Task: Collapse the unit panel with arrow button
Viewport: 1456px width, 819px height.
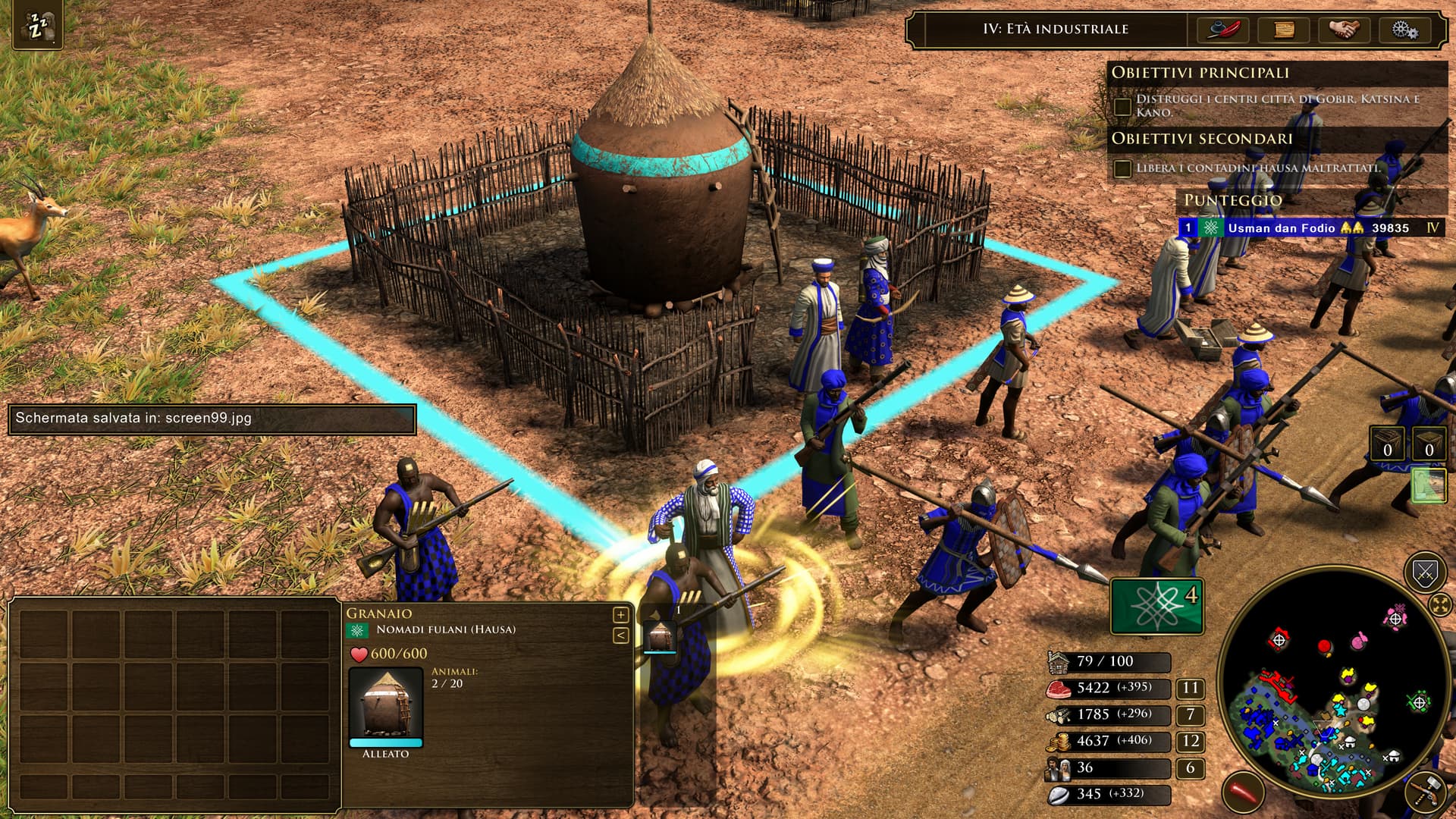Action: [x=620, y=635]
